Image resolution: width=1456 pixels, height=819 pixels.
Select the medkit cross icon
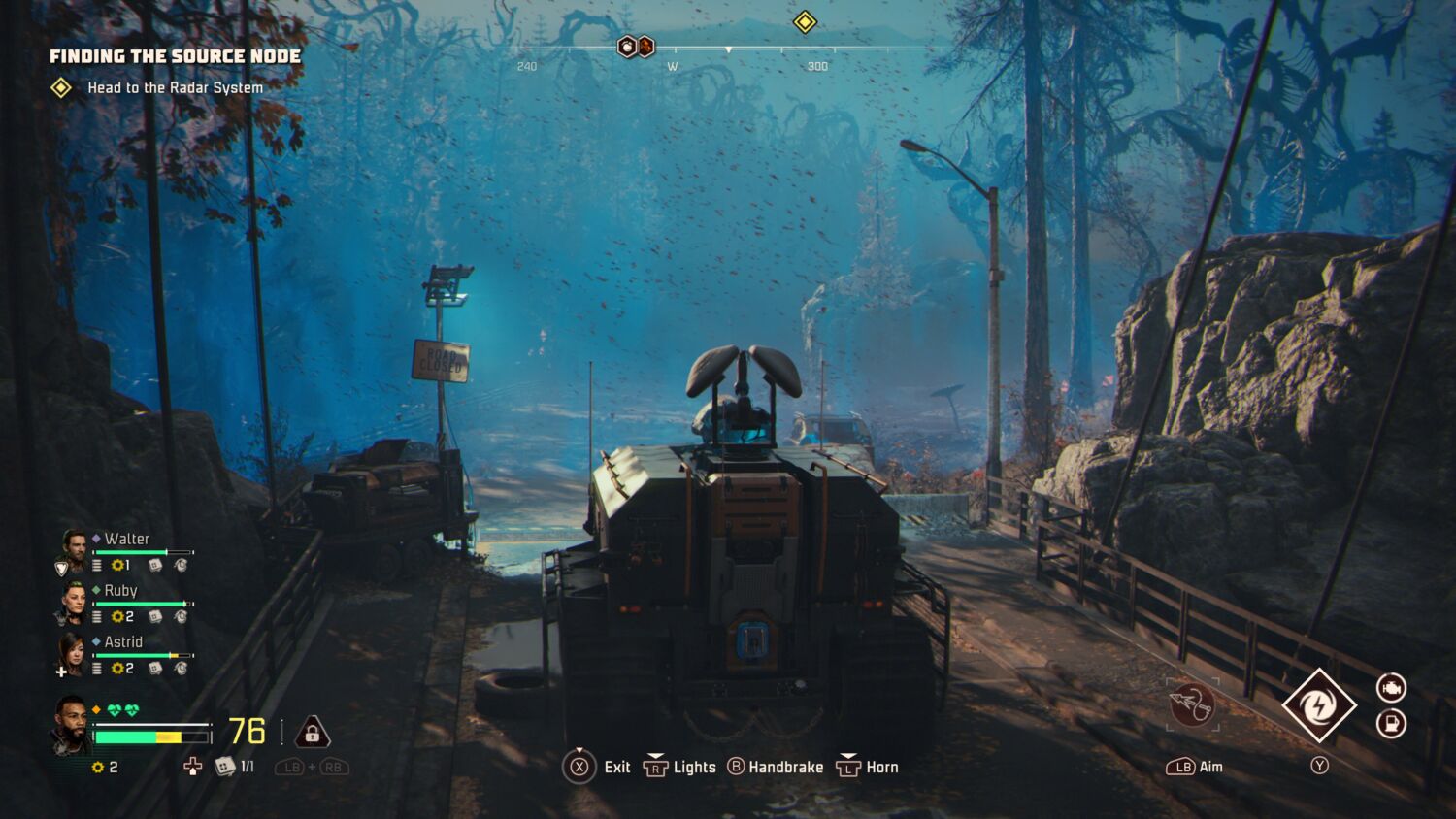(x=193, y=767)
